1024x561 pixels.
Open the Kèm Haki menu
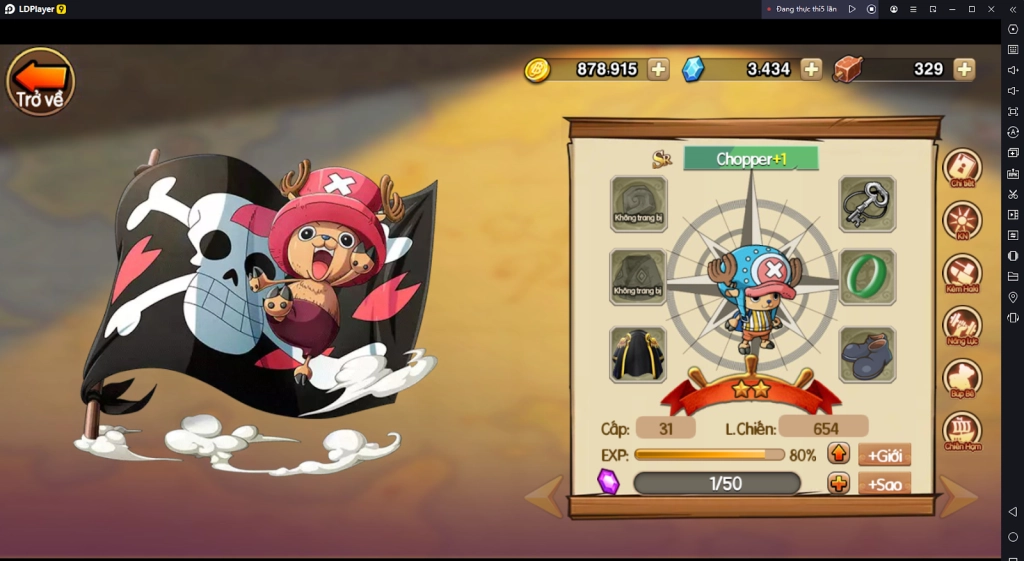coord(962,273)
